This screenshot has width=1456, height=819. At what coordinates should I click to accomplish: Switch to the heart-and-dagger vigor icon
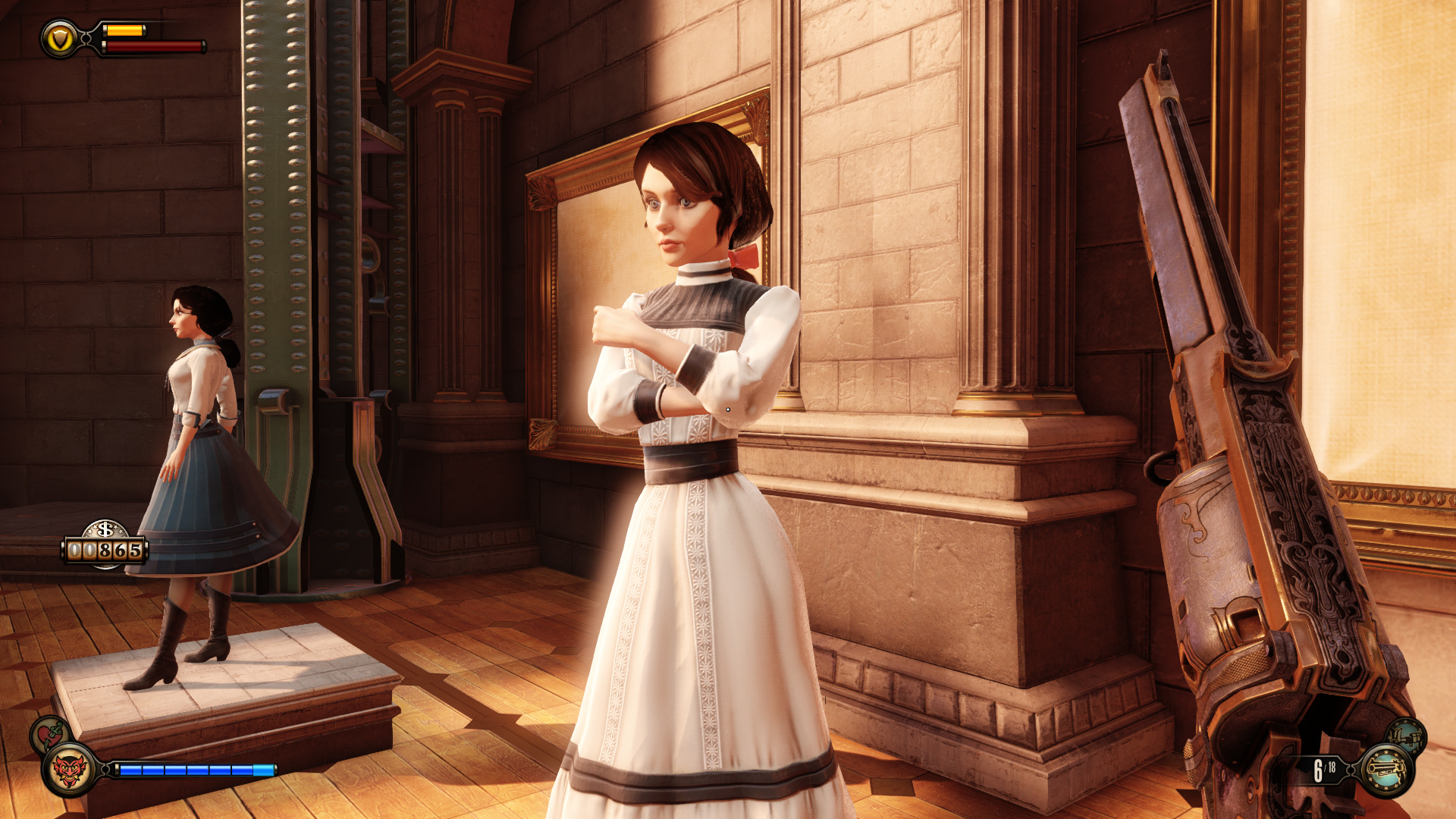(x=49, y=733)
